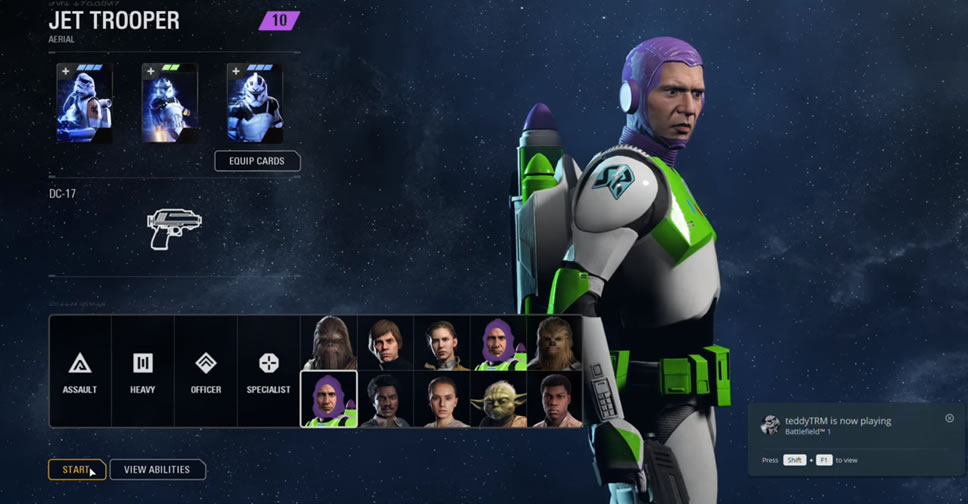Select the Assault class

pyautogui.click(x=80, y=371)
